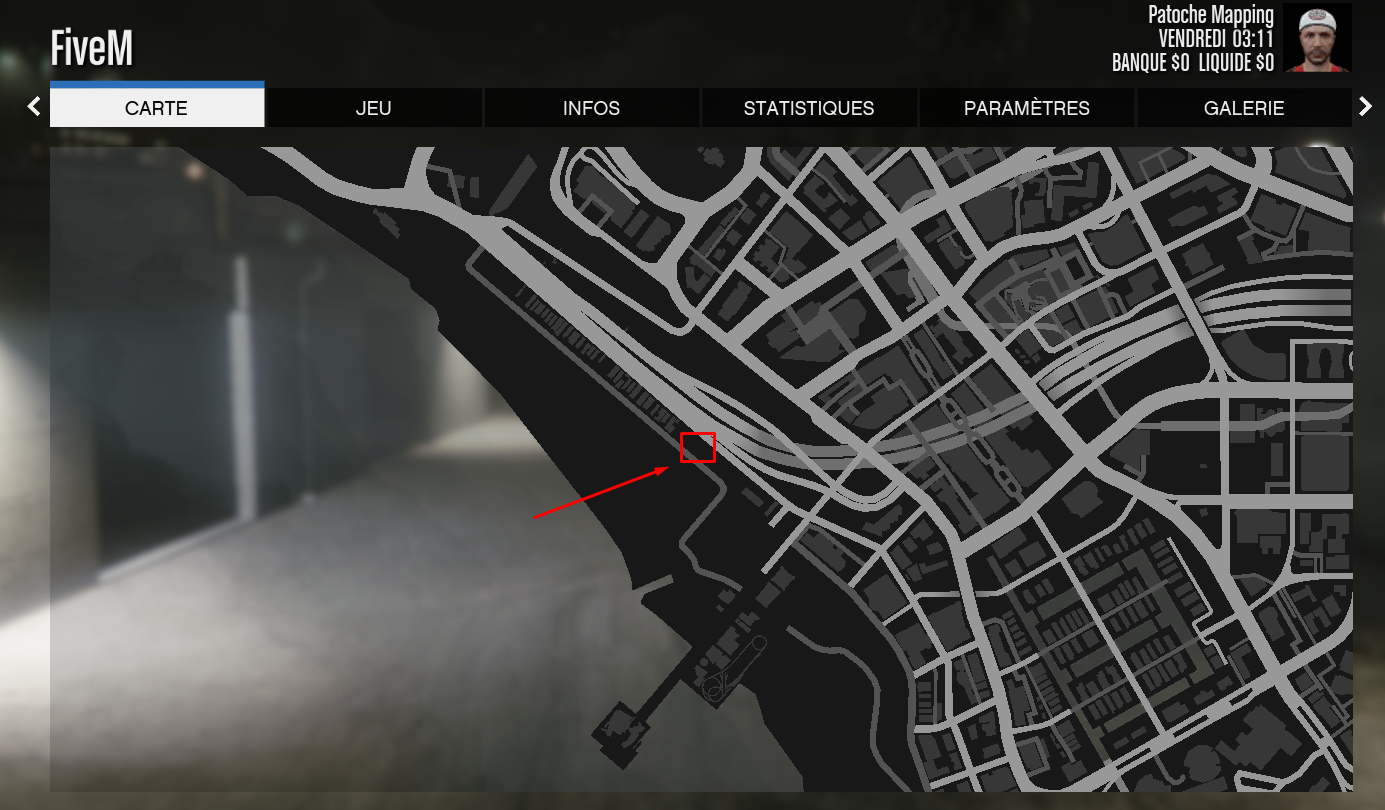Open the GALERIE tab

click(x=1244, y=107)
